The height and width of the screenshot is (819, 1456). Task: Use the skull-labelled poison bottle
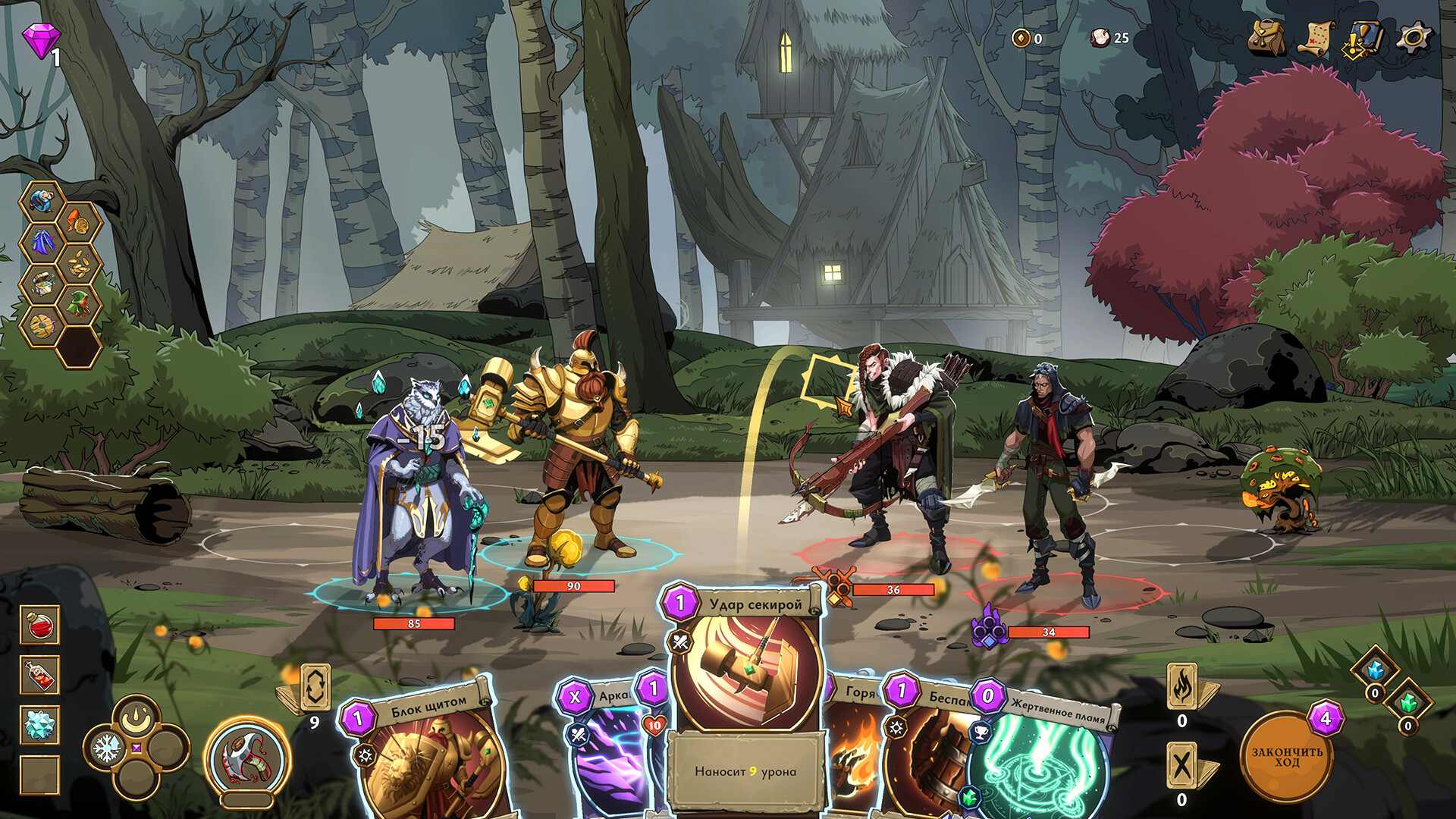click(x=39, y=675)
